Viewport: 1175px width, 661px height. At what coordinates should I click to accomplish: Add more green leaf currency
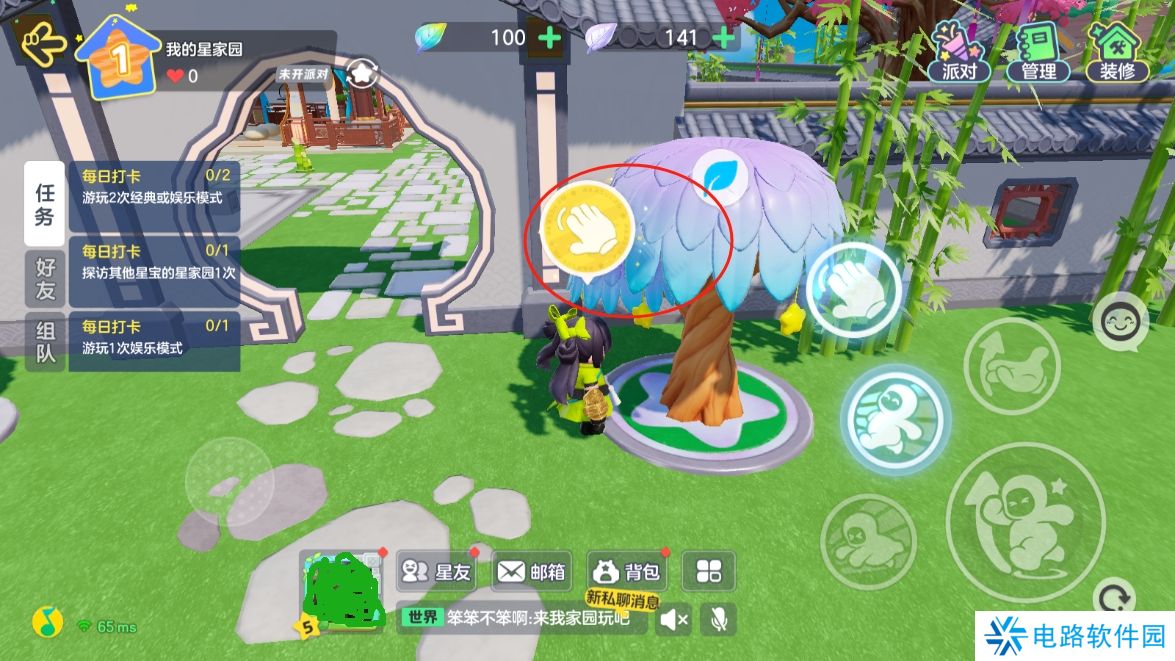click(x=550, y=38)
